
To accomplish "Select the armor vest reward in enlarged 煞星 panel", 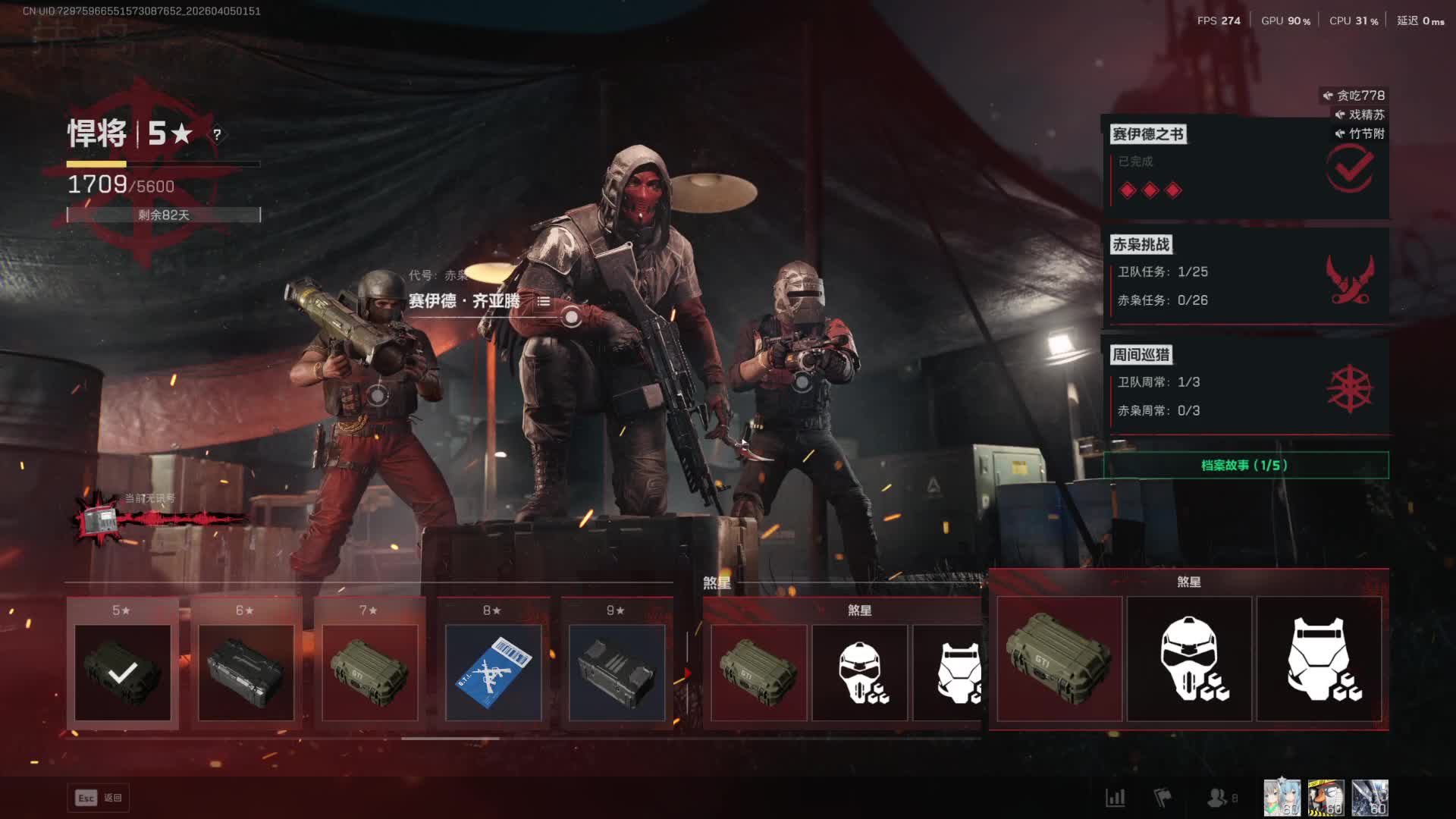I will pyautogui.click(x=1319, y=658).
